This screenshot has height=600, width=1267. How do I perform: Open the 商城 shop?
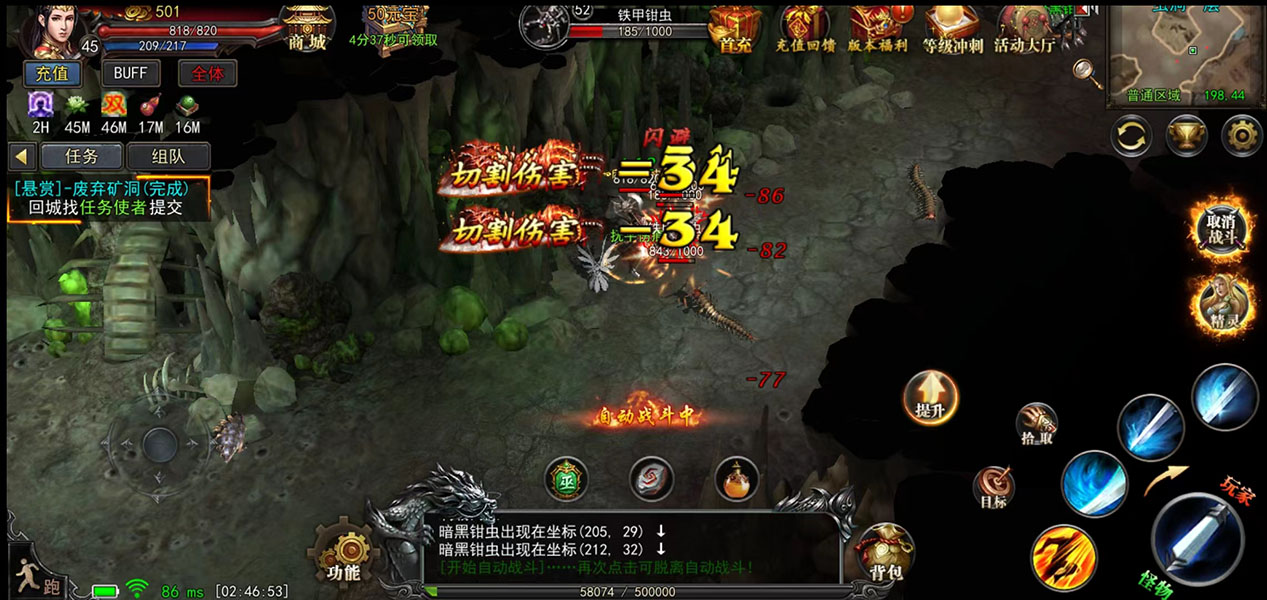[307, 27]
